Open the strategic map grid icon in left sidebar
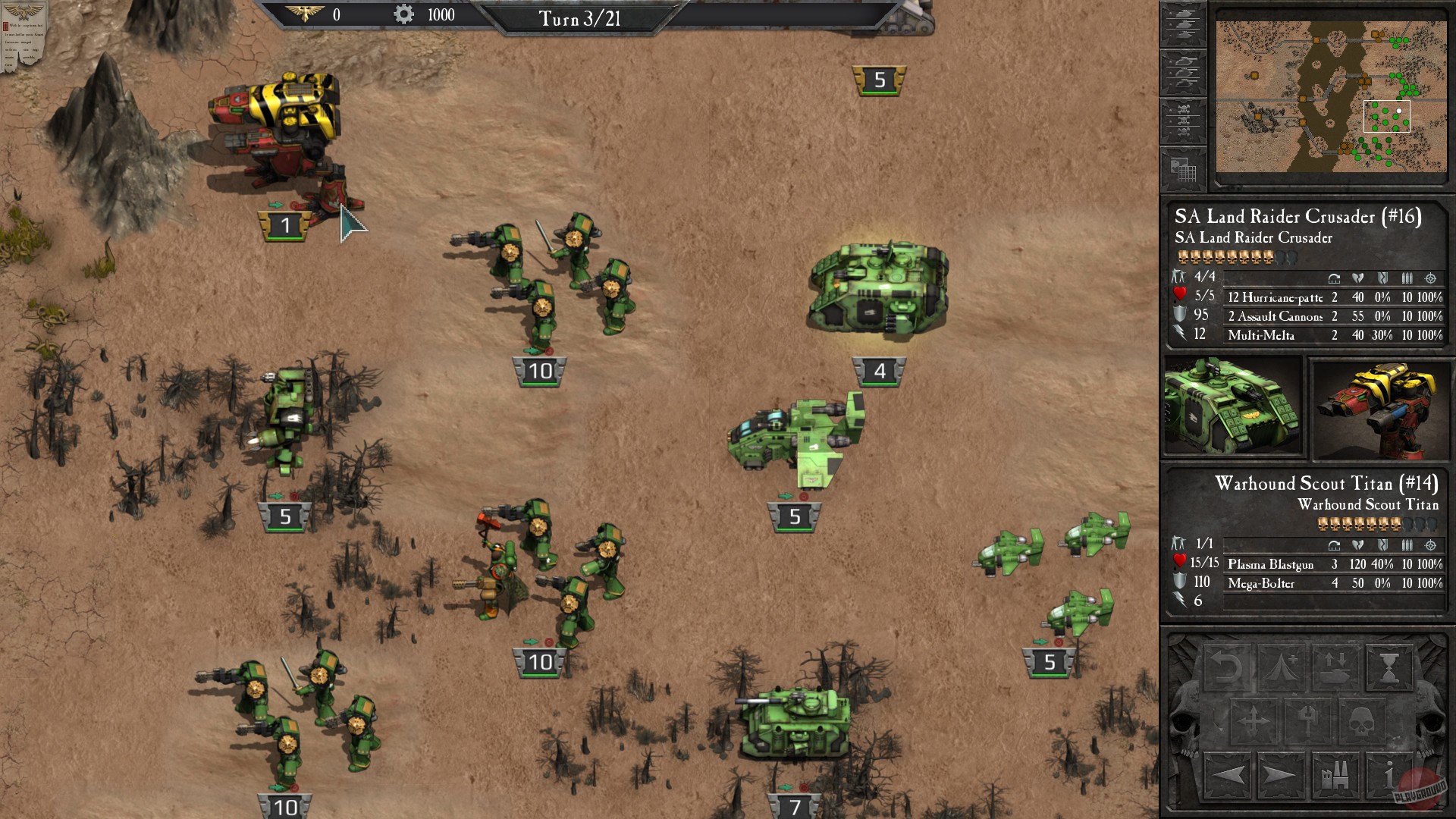1456x819 pixels. pos(1184,168)
